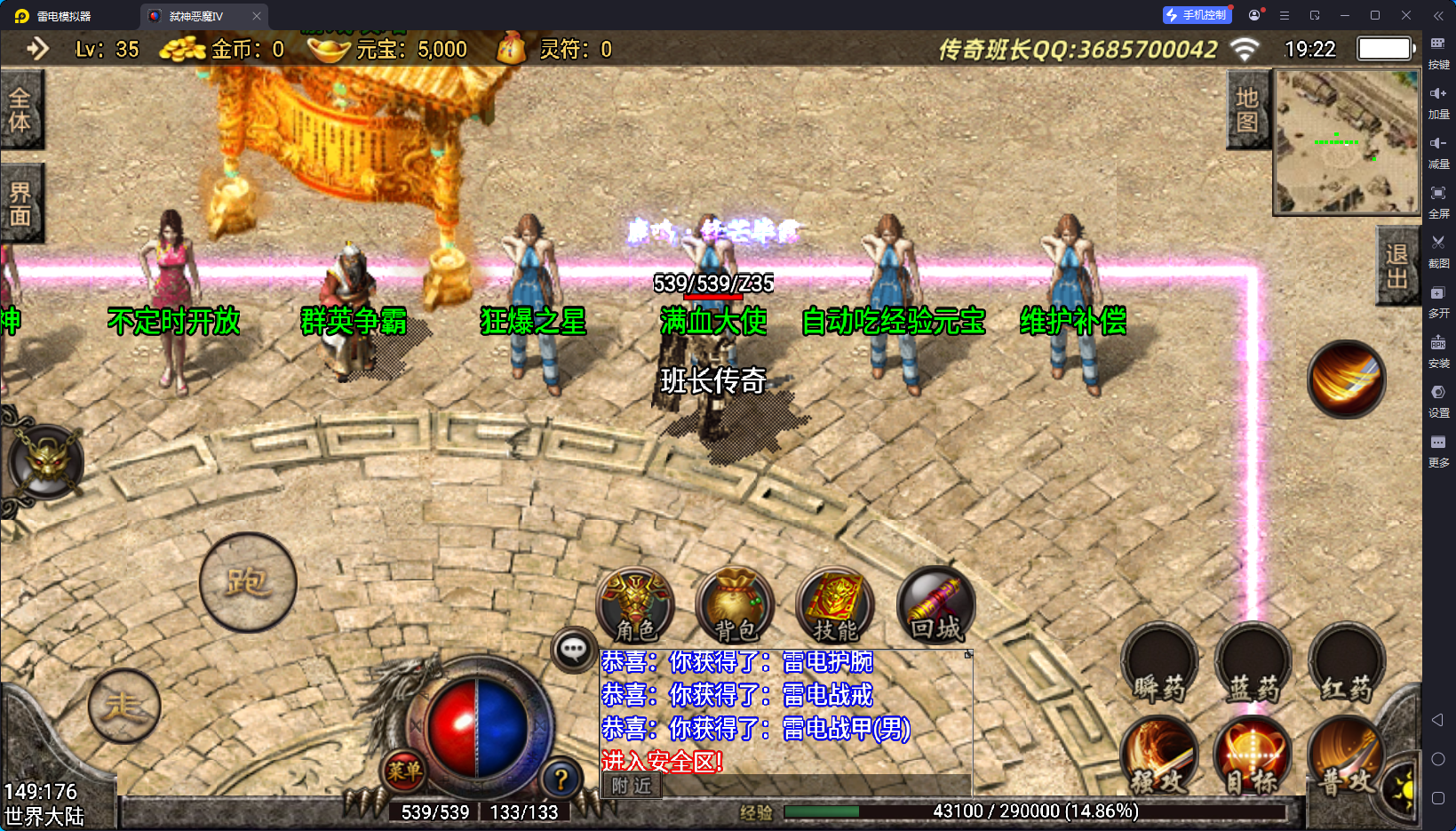Use the 蓝药 mana potion slot
This screenshot has width=1456, height=831.
point(1253,665)
